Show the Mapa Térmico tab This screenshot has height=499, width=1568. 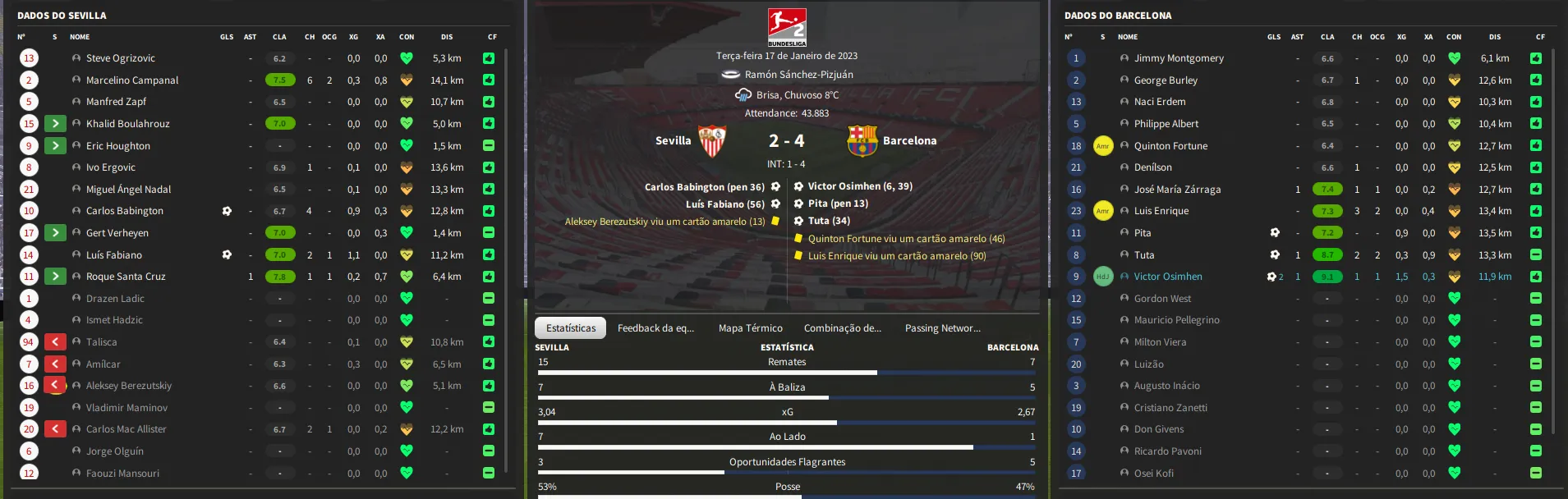(x=750, y=328)
